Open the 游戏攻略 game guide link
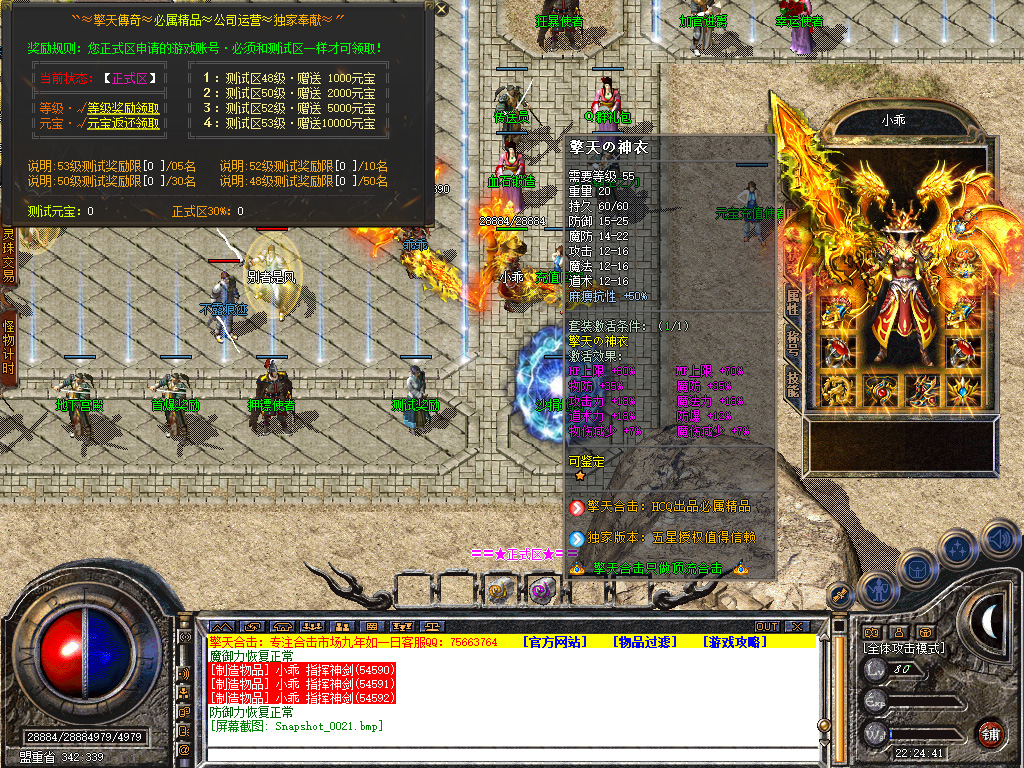Viewport: 1024px width, 768px height. pyautogui.click(x=735, y=641)
